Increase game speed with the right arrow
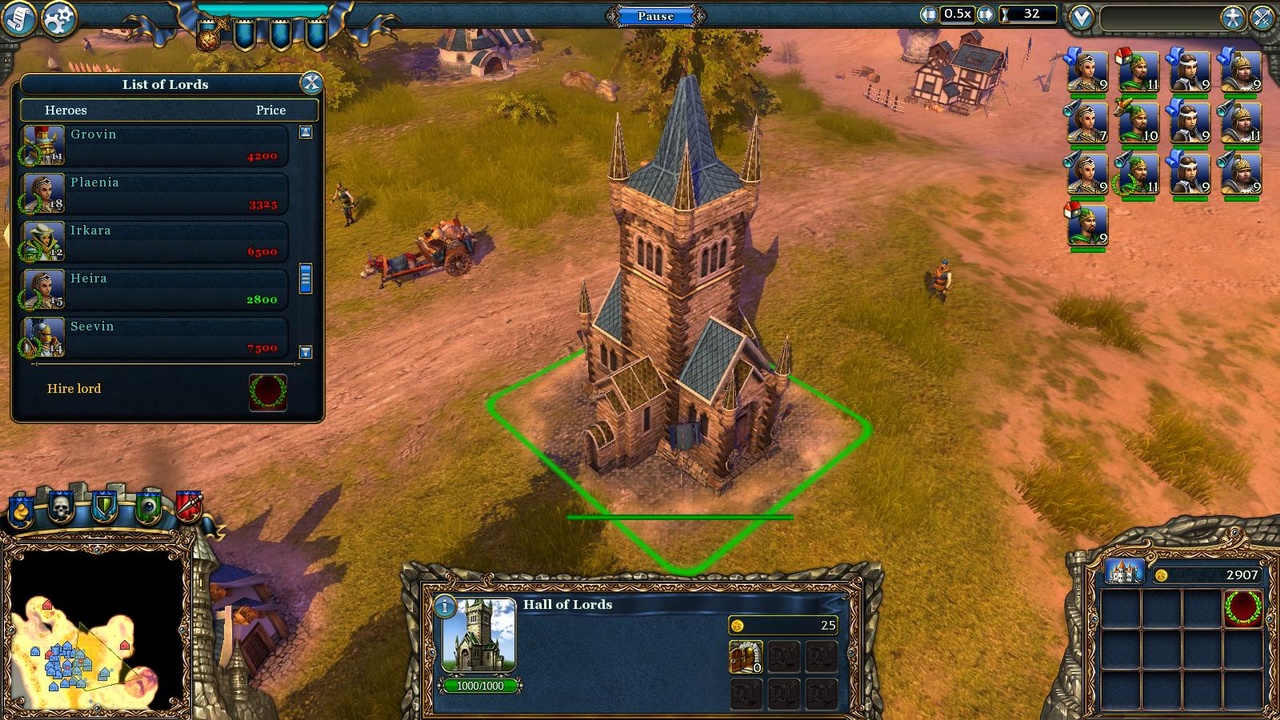 coord(984,15)
